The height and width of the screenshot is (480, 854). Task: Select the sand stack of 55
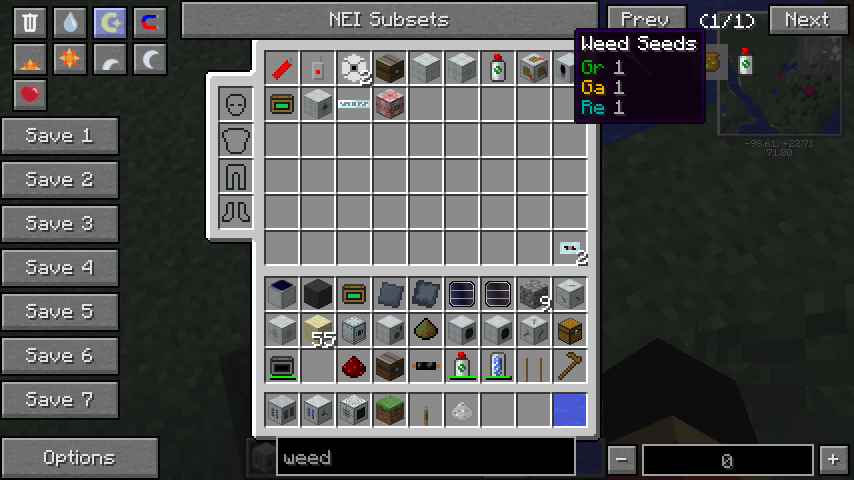tap(318, 330)
